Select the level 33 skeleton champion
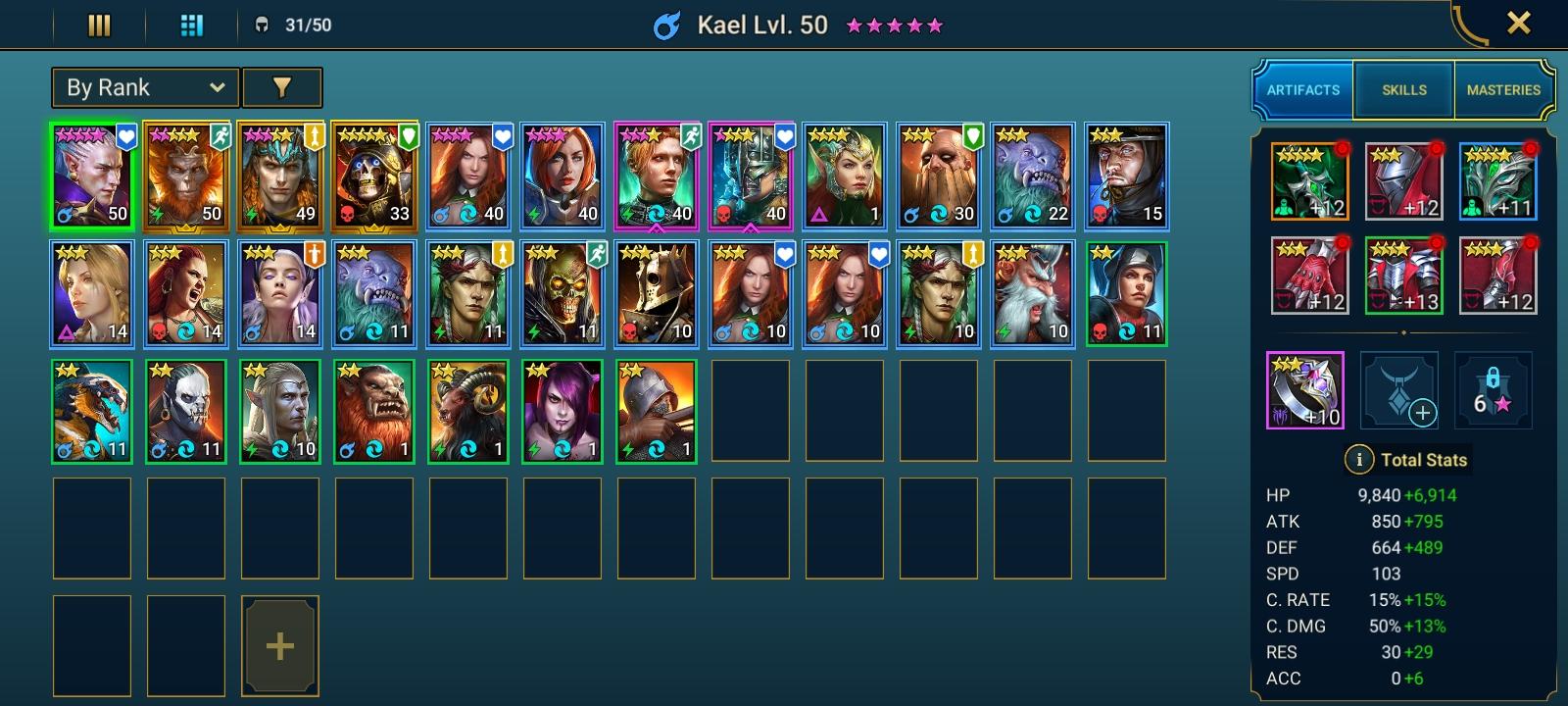The image size is (1568, 706). tap(374, 177)
